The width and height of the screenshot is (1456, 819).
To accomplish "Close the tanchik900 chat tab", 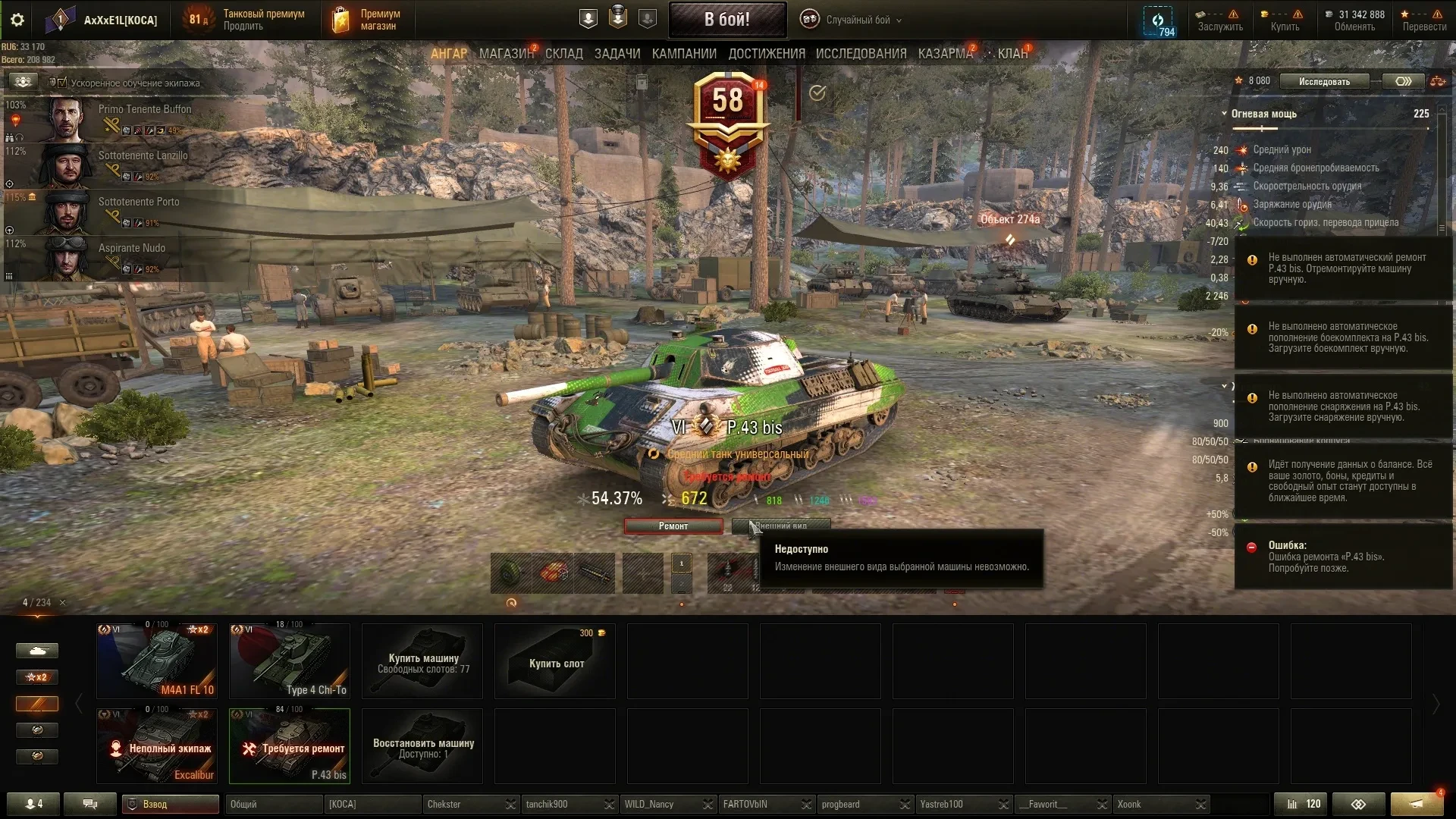I will (609, 805).
